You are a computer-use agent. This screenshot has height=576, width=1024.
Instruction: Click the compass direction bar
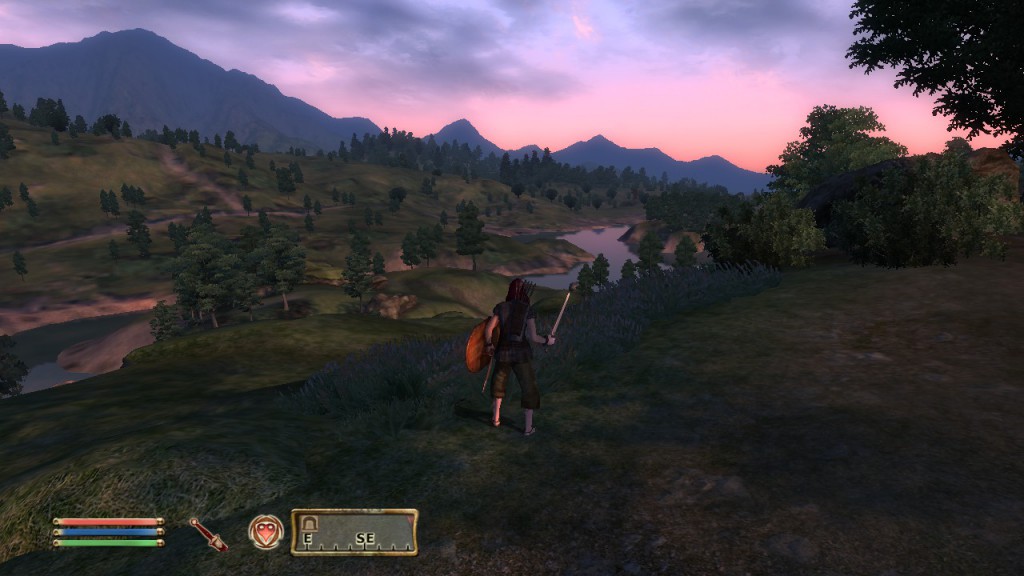click(355, 532)
